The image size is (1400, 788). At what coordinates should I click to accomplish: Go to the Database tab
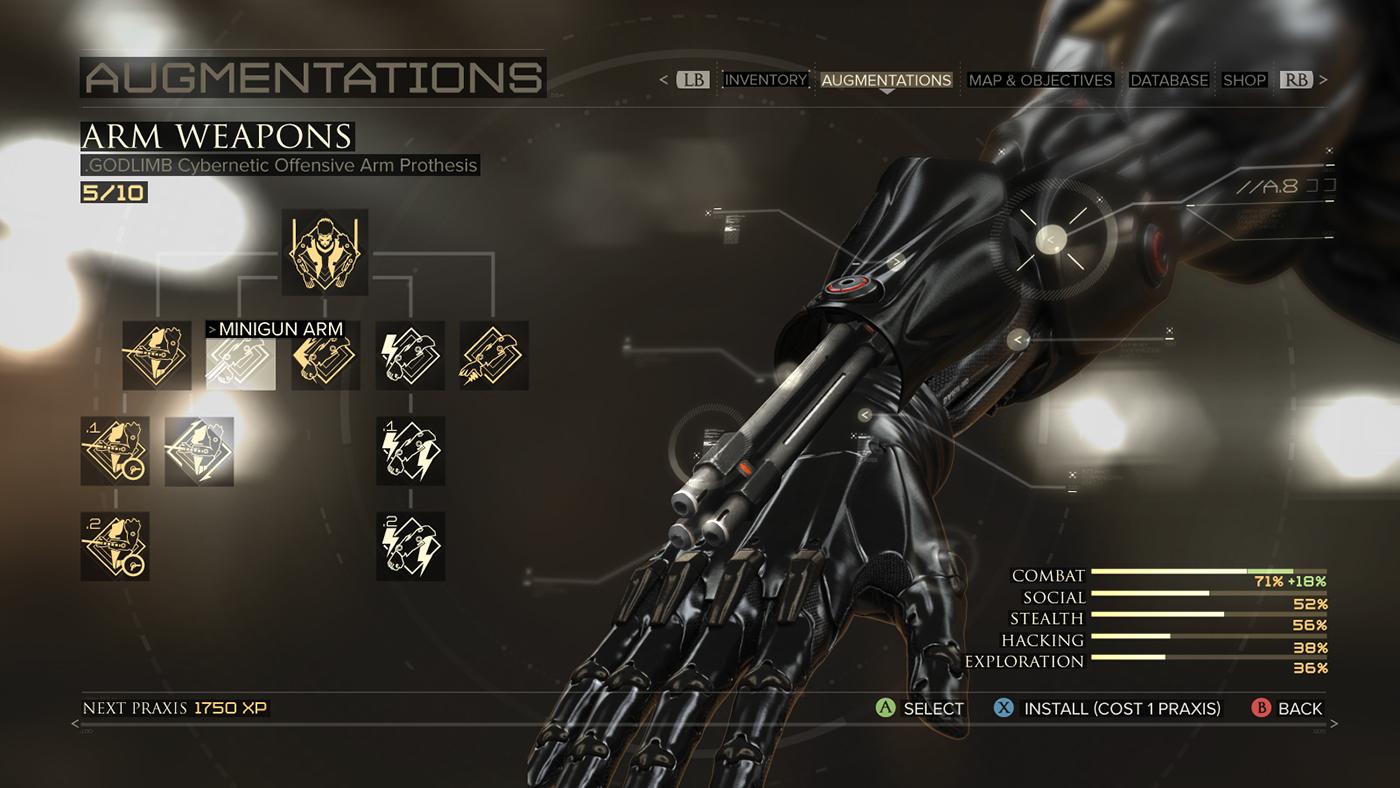pos(1169,80)
